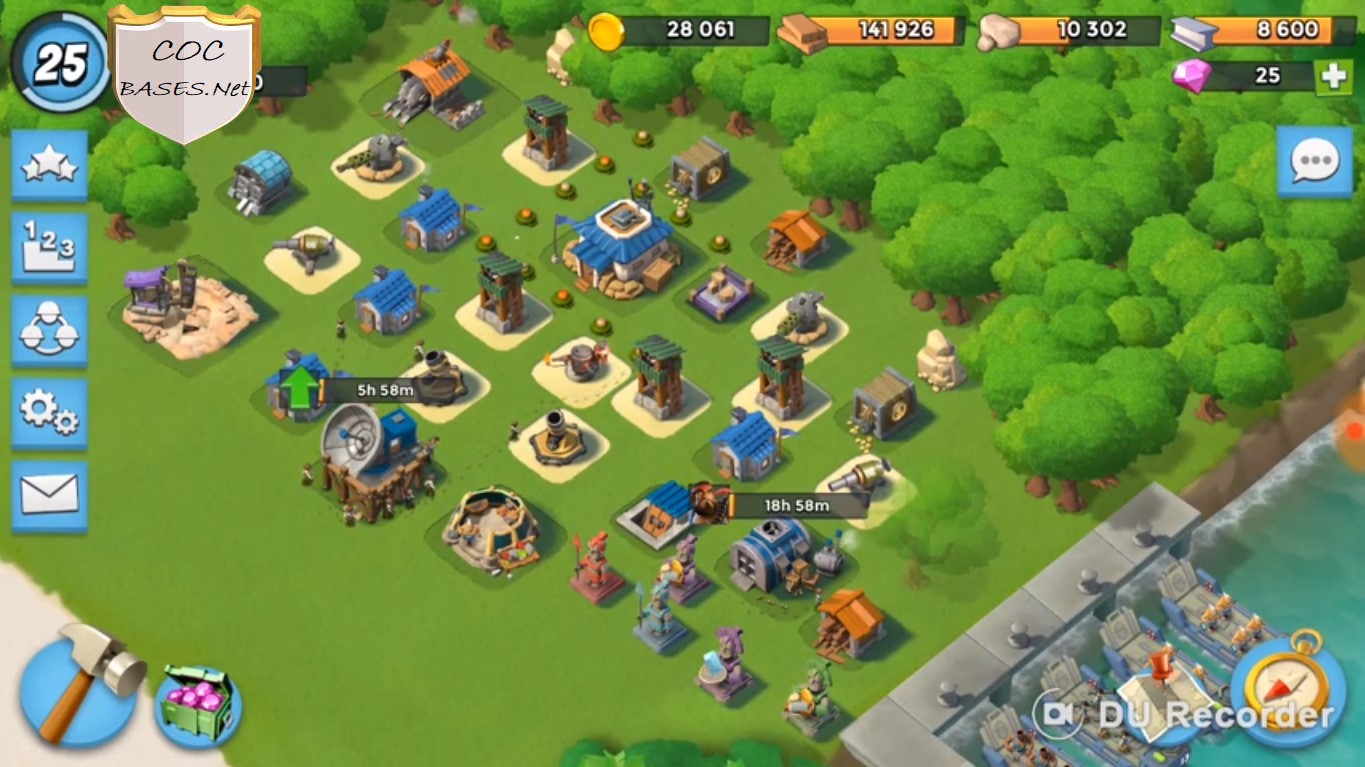Open the chat message bubble
This screenshot has height=767, width=1365.
pos(1316,160)
